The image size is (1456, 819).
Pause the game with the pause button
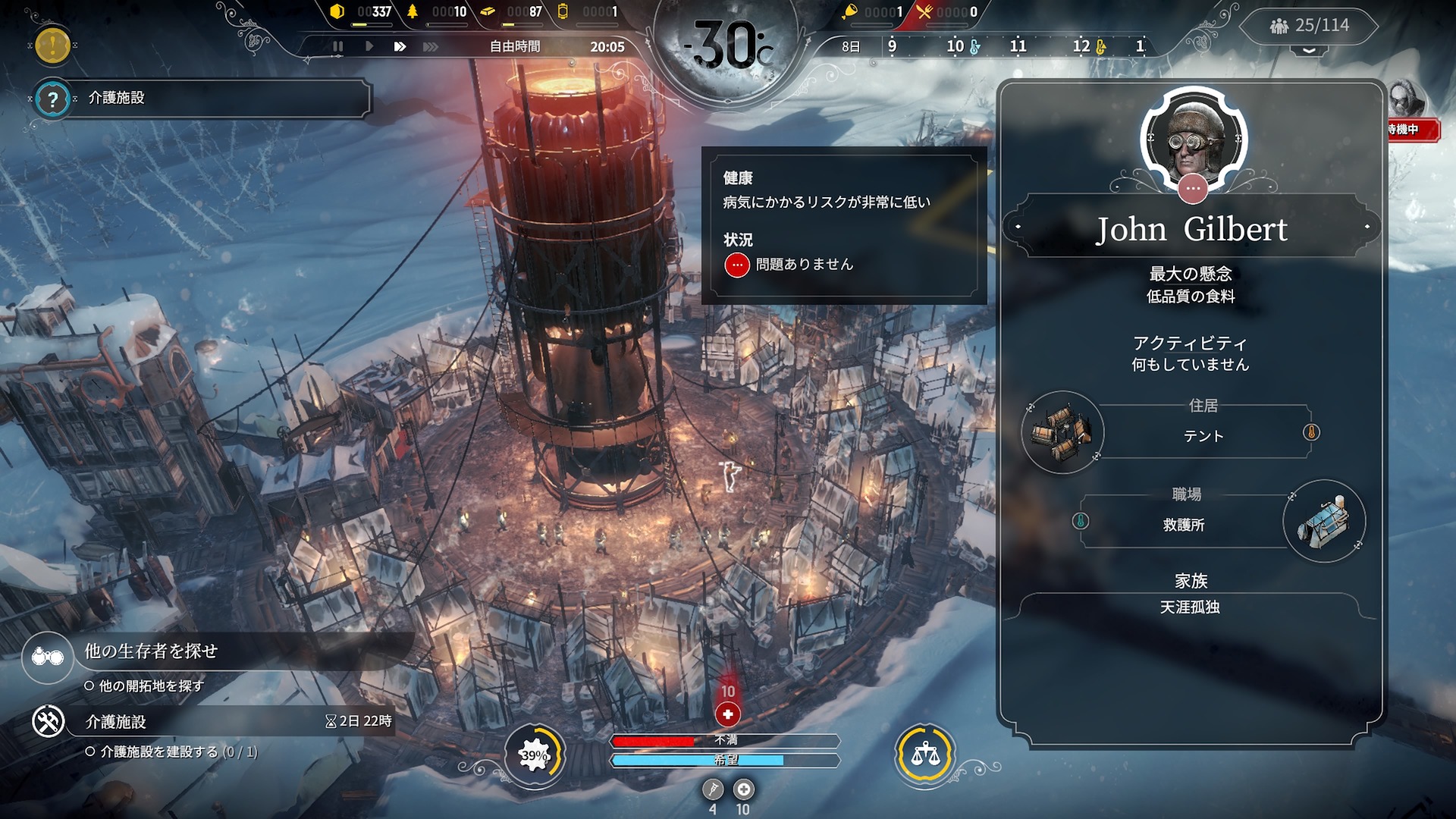tap(337, 46)
